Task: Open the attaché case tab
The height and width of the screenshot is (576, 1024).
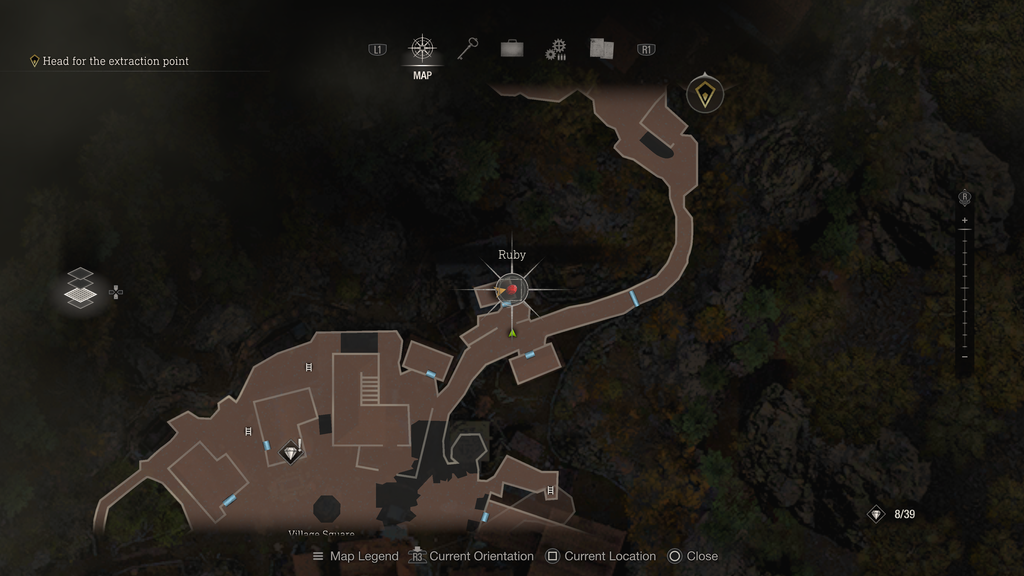Action: tap(512, 48)
